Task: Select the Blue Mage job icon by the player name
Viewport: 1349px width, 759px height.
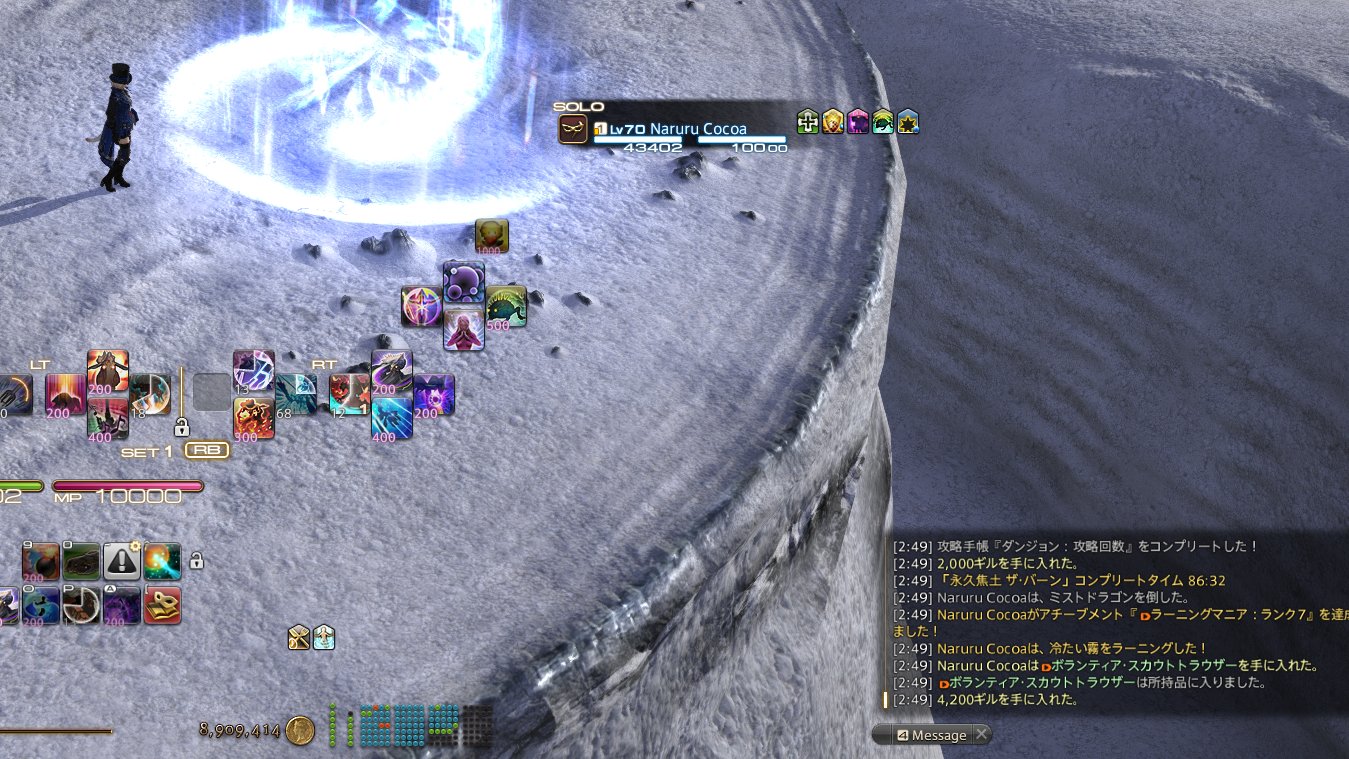Action: point(572,127)
